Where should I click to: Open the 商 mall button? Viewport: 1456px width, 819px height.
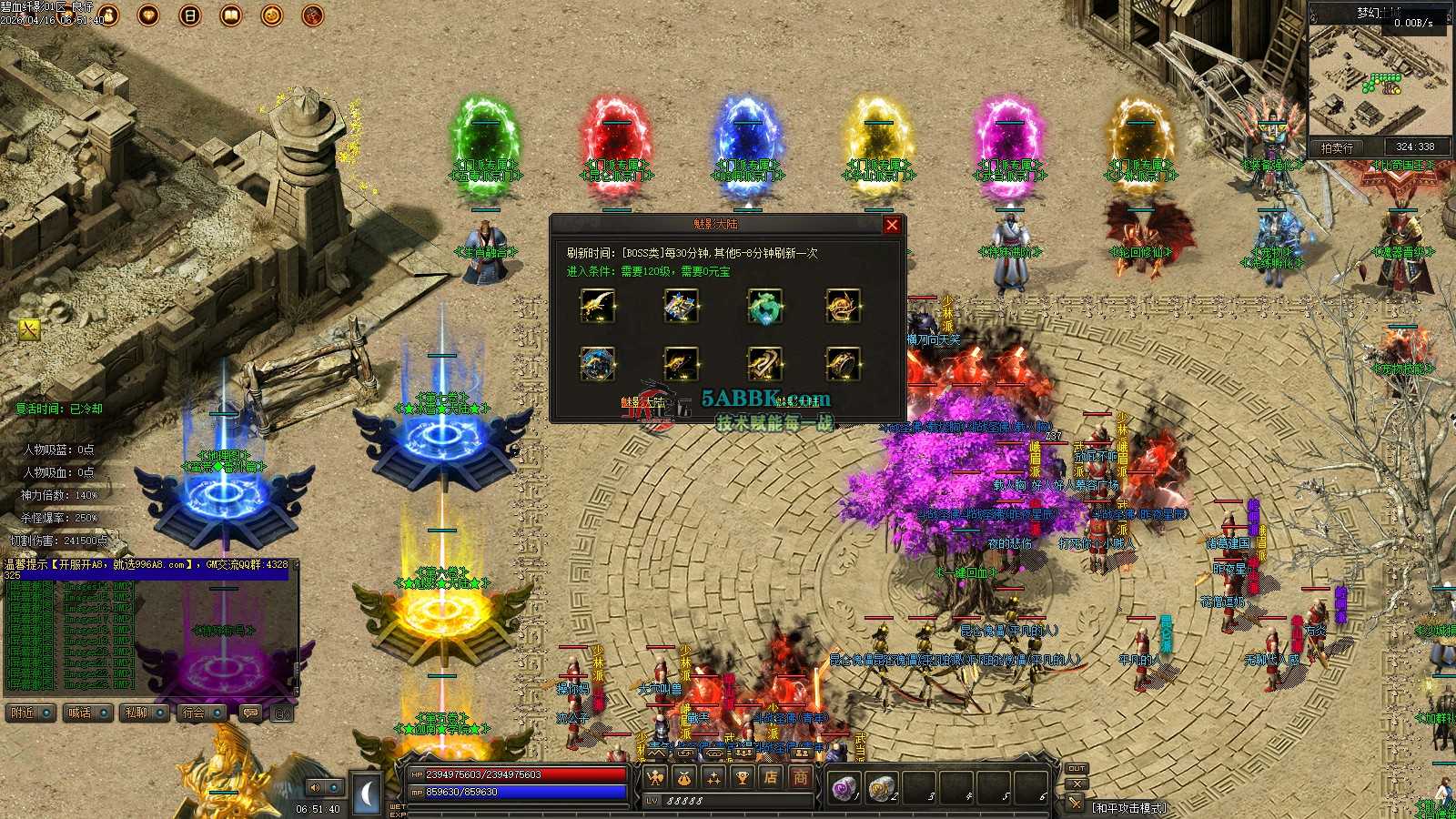pos(800,777)
